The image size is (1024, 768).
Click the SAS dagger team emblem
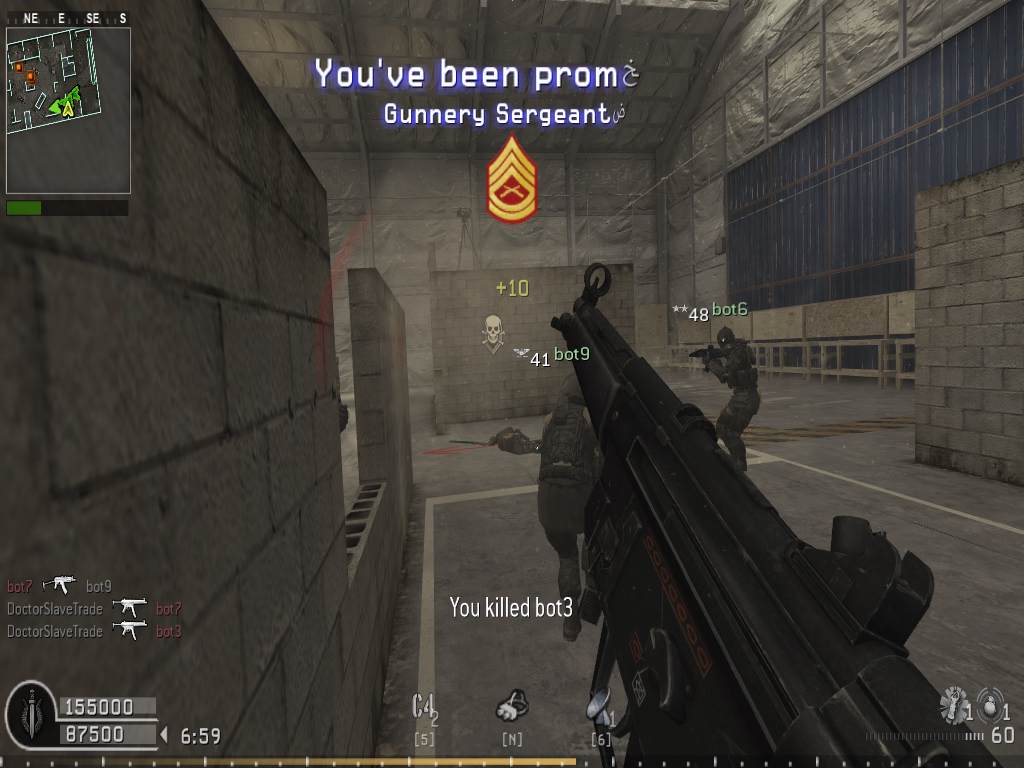(x=30, y=712)
